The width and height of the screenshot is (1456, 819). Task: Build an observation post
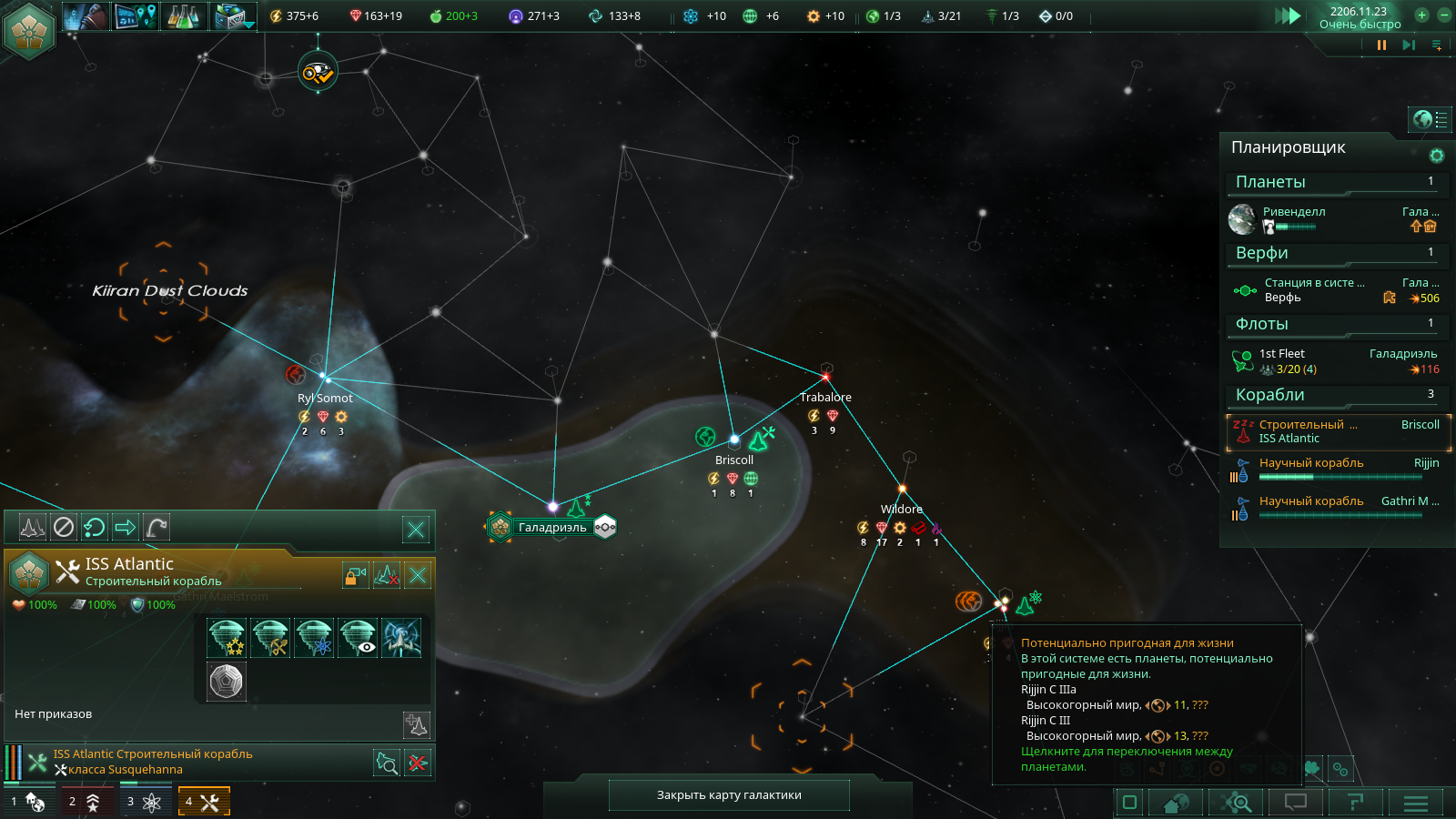pyautogui.click(x=358, y=638)
